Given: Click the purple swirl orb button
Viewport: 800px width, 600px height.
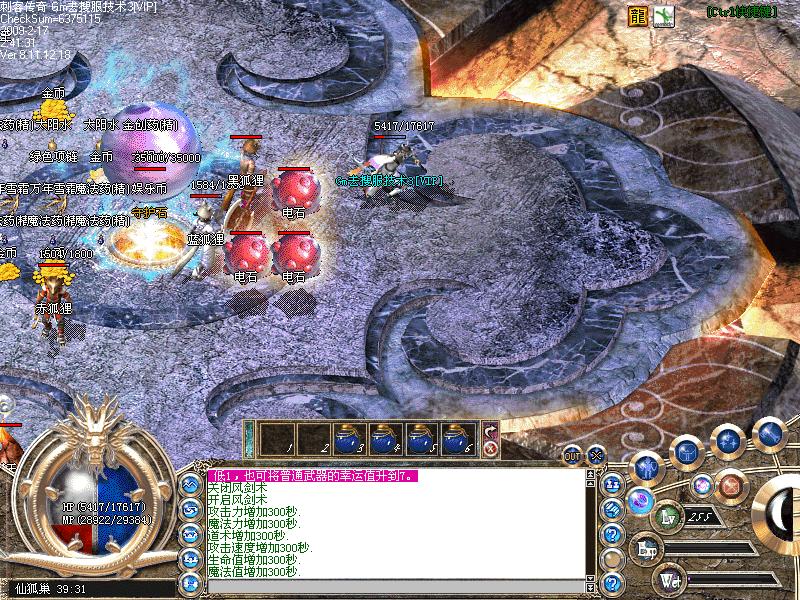Looking at the screenshot, I should [x=640, y=501].
